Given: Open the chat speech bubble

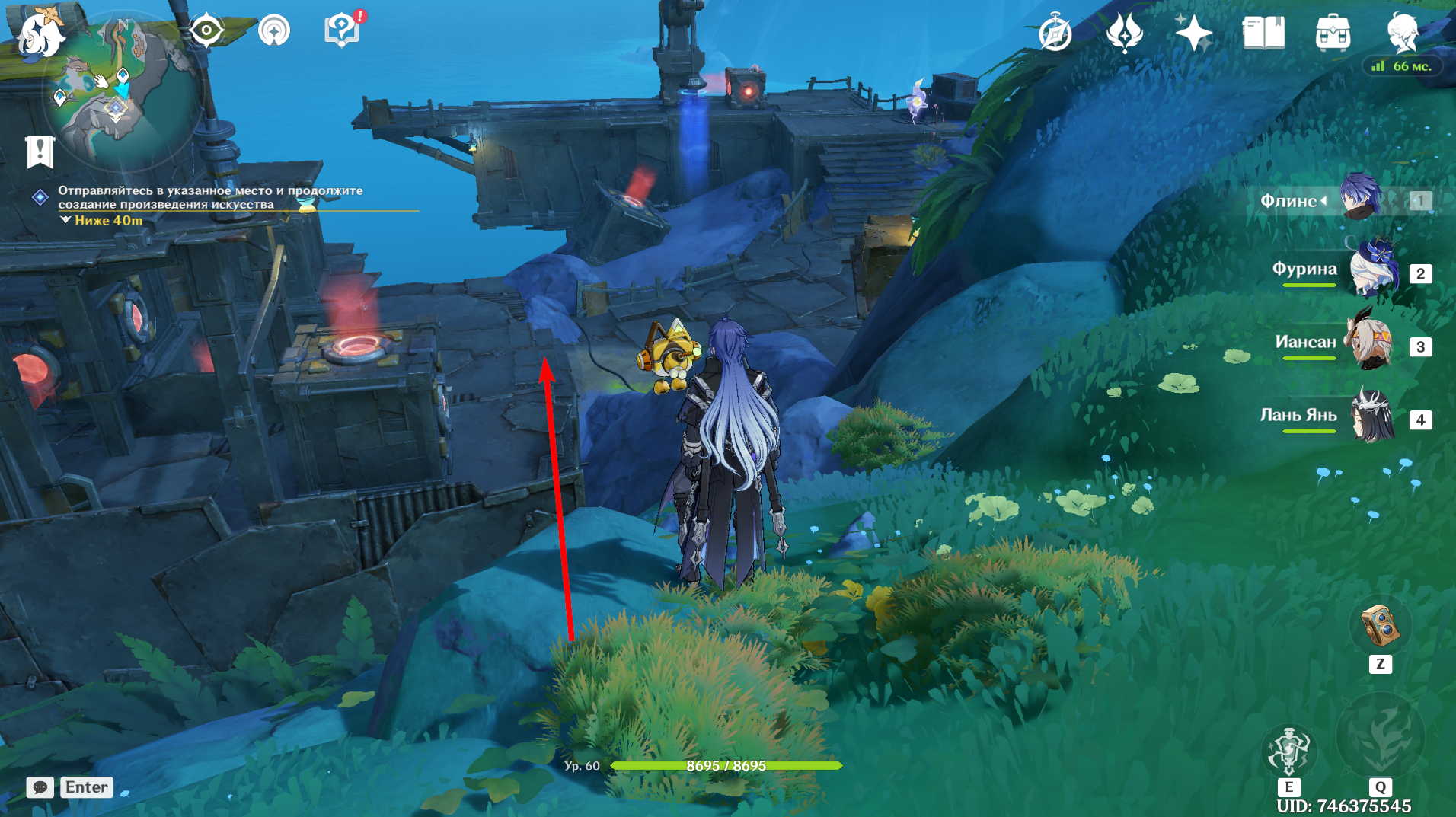Looking at the screenshot, I should (x=40, y=787).
